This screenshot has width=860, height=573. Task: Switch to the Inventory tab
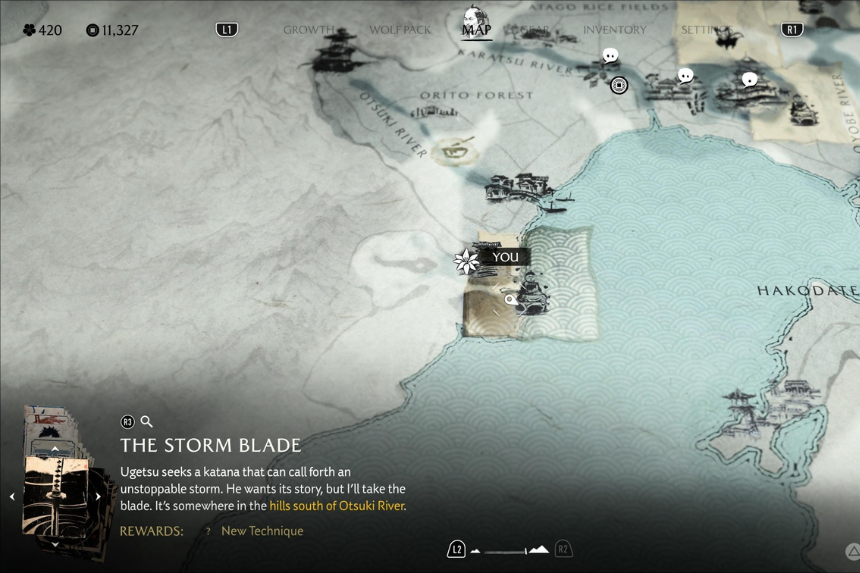point(614,30)
